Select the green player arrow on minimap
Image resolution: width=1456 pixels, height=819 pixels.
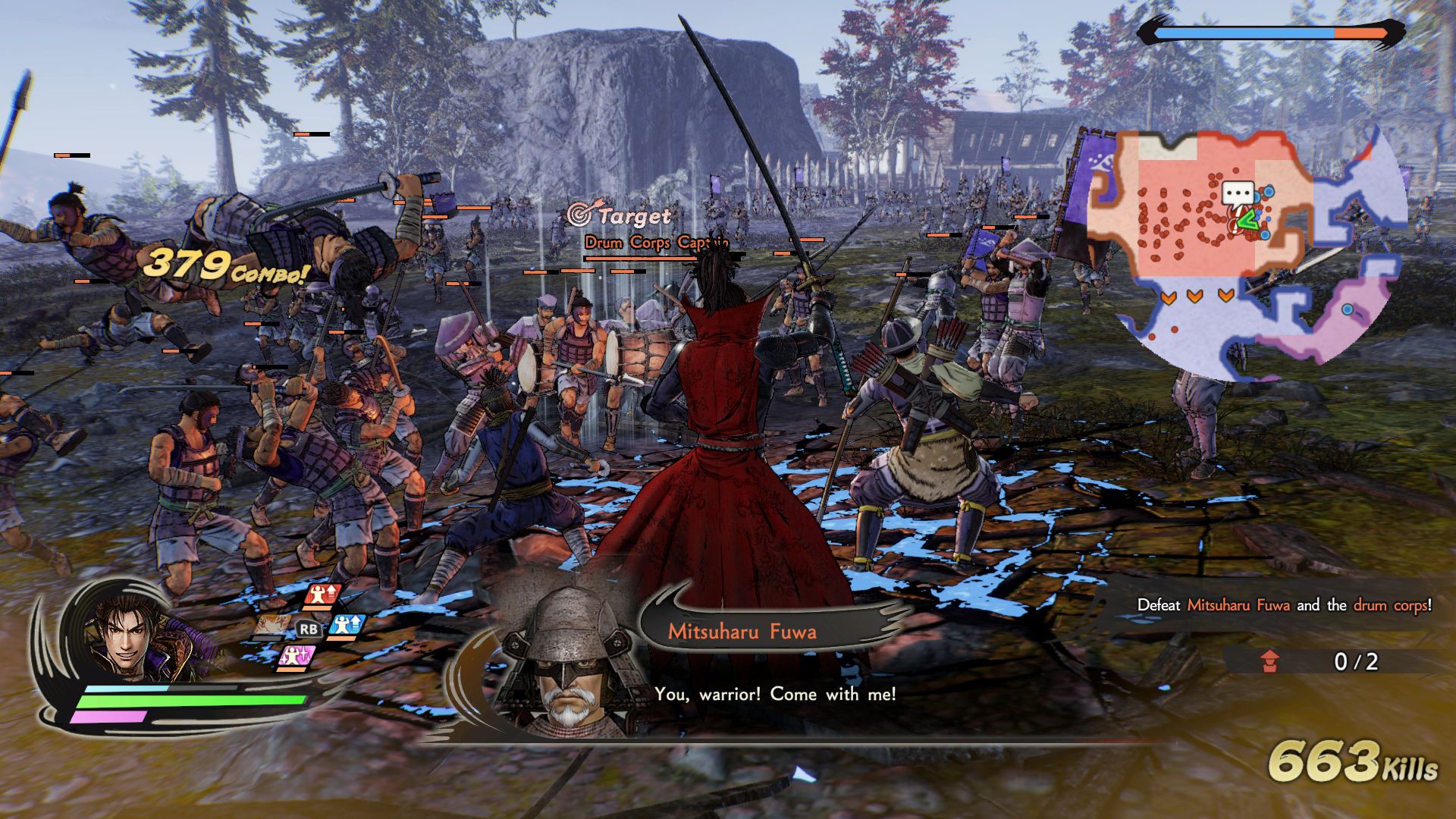(1244, 221)
